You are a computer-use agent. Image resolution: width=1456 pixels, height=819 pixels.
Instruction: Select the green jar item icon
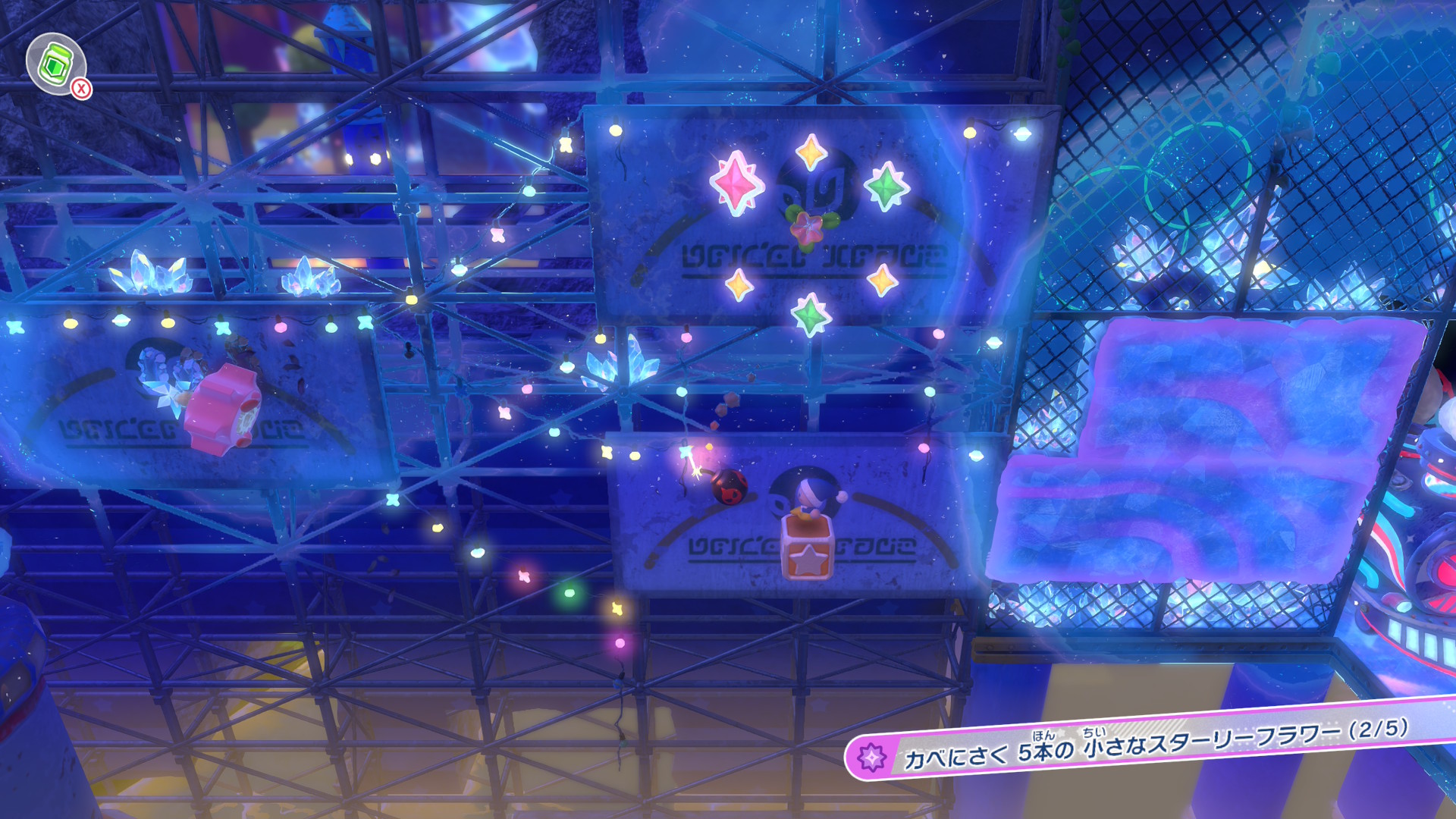(x=55, y=64)
